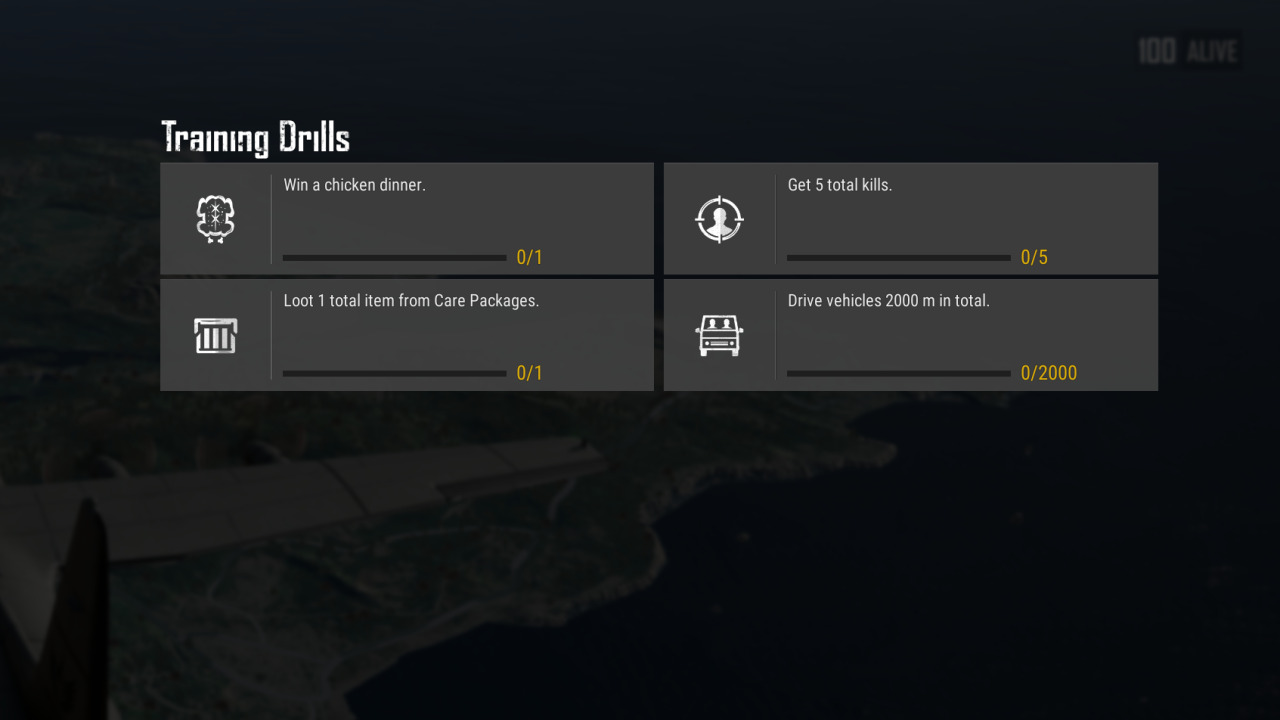
Task: Click the chicken dinner mission icon panel
Action: 215,217
